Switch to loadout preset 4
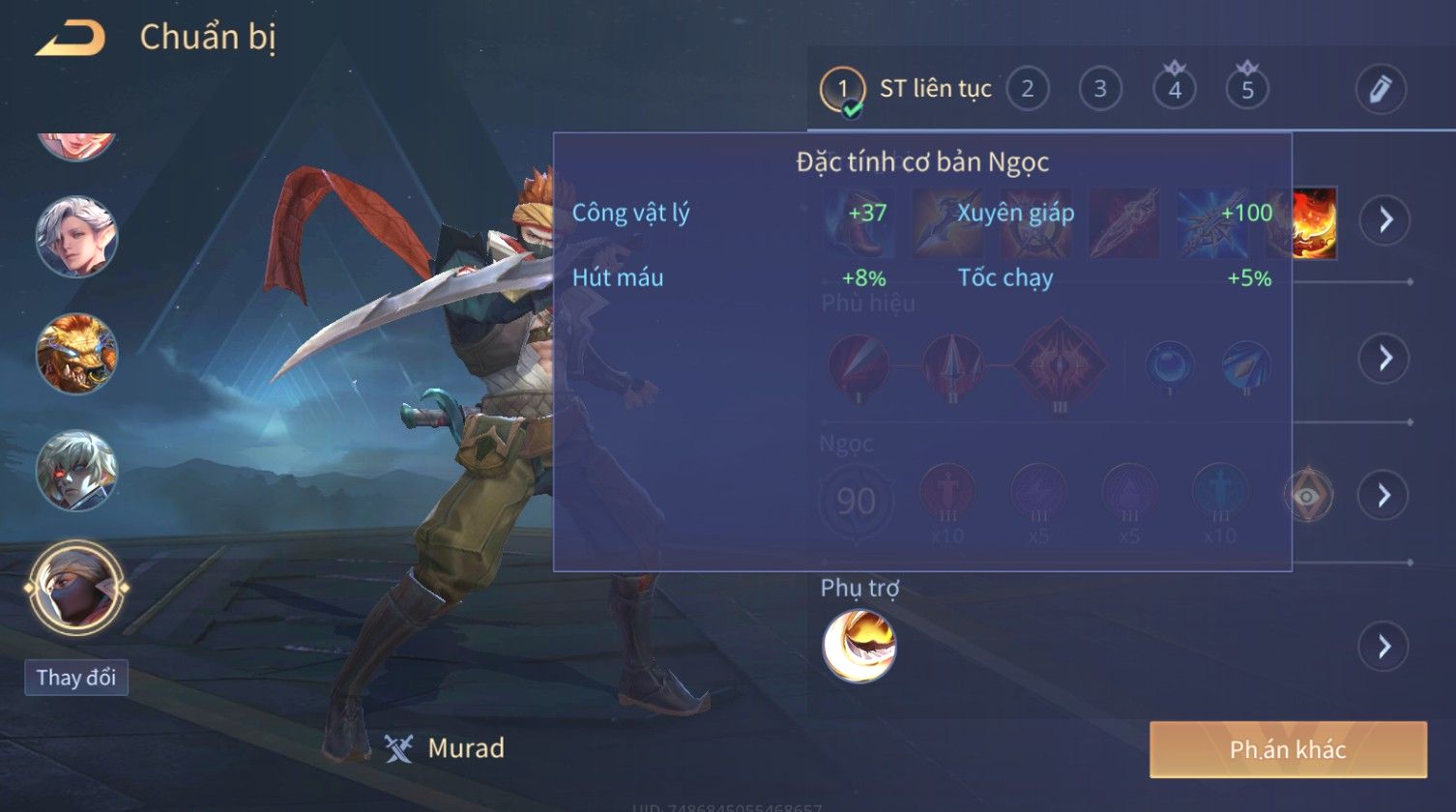This screenshot has height=812, width=1456. point(1174,90)
